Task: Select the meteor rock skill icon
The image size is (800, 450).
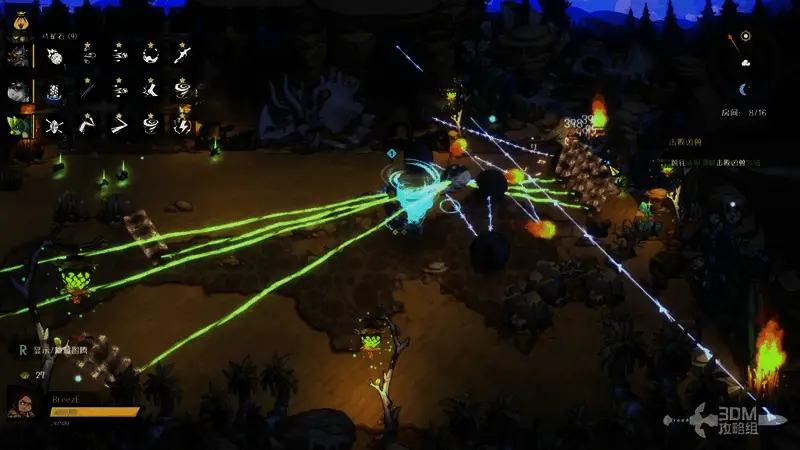Action: coord(55,56)
